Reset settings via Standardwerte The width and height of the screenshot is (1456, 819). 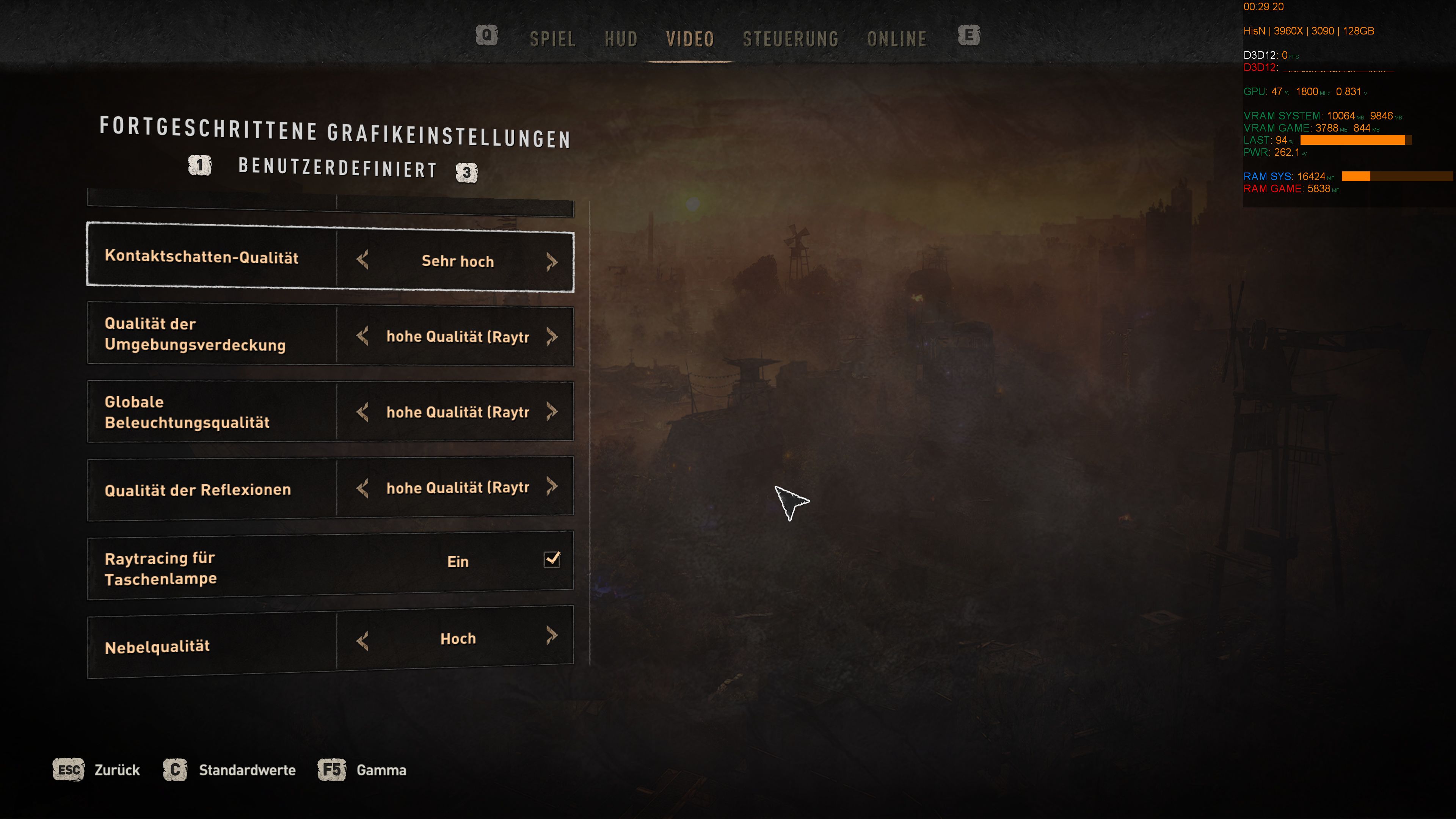click(x=247, y=770)
